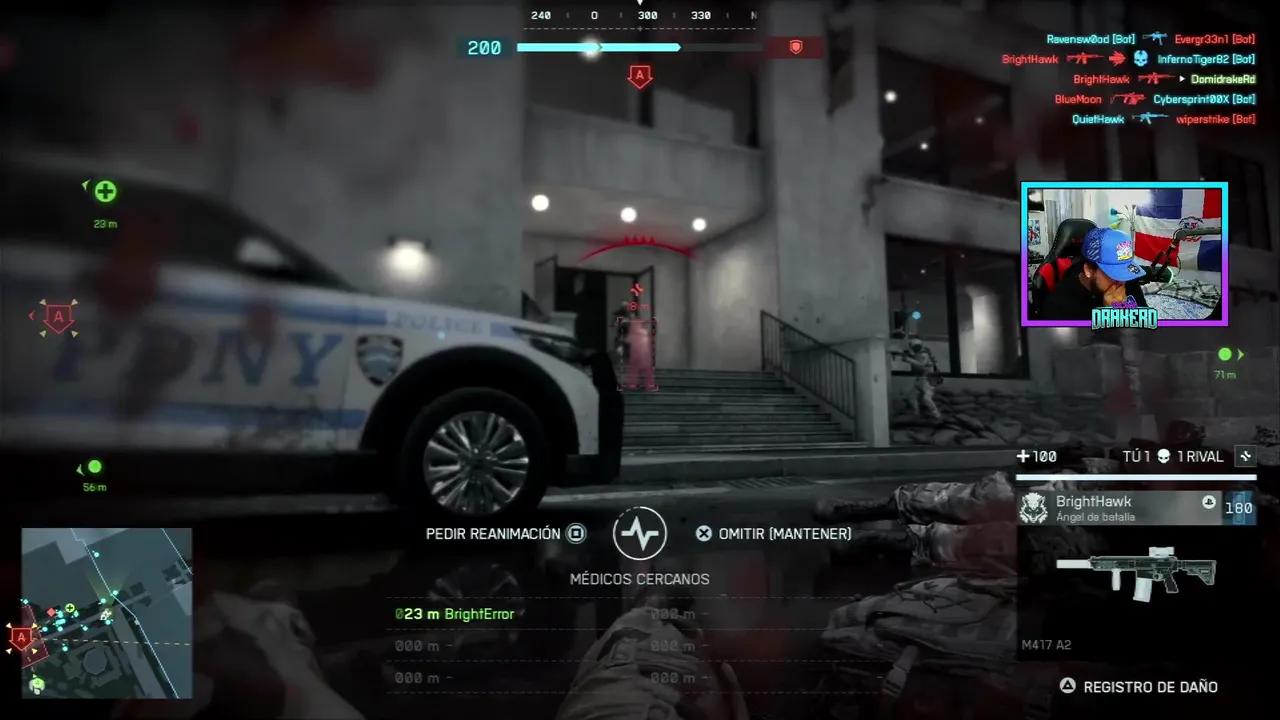The height and width of the screenshot is (720, 1280).
Task: Select the BrightHawk InfernoTiger82 killfeed entry
Action: pos(1128,59)
